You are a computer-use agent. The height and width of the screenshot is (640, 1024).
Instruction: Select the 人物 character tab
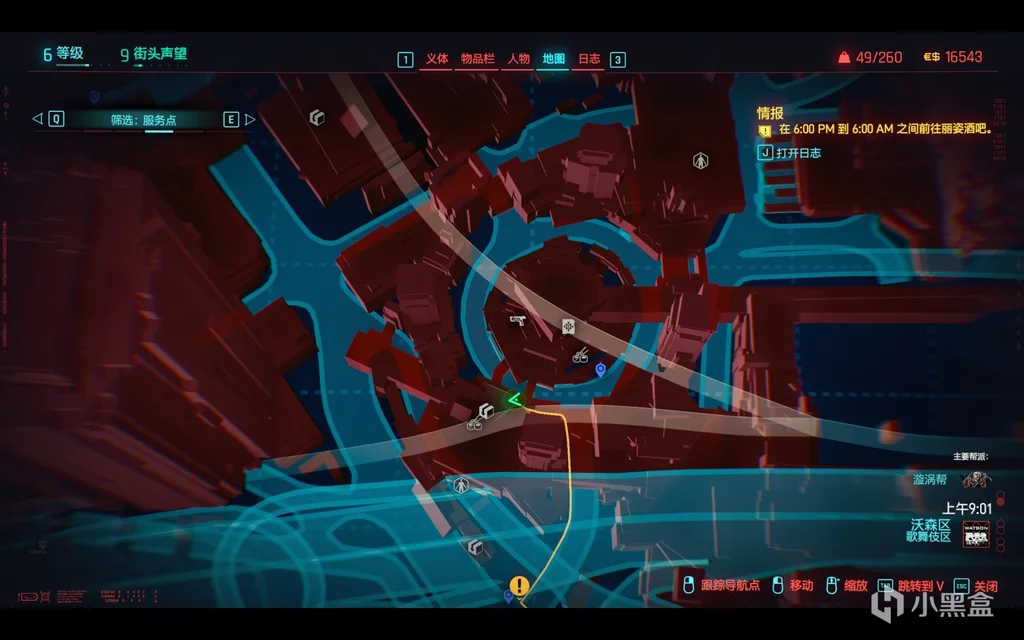pos(518,59)
